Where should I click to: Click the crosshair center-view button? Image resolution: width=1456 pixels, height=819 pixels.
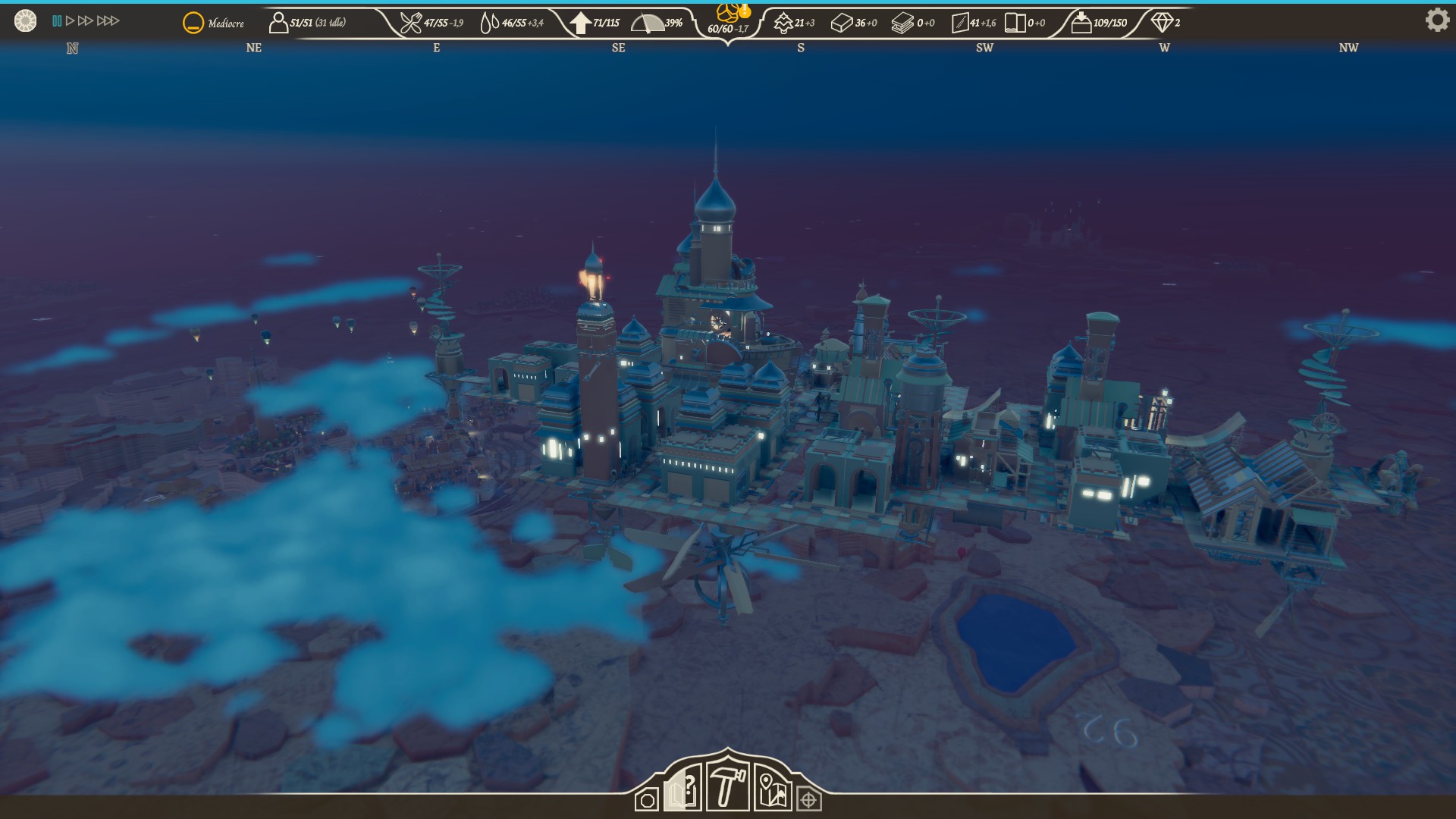click(809, 800)
